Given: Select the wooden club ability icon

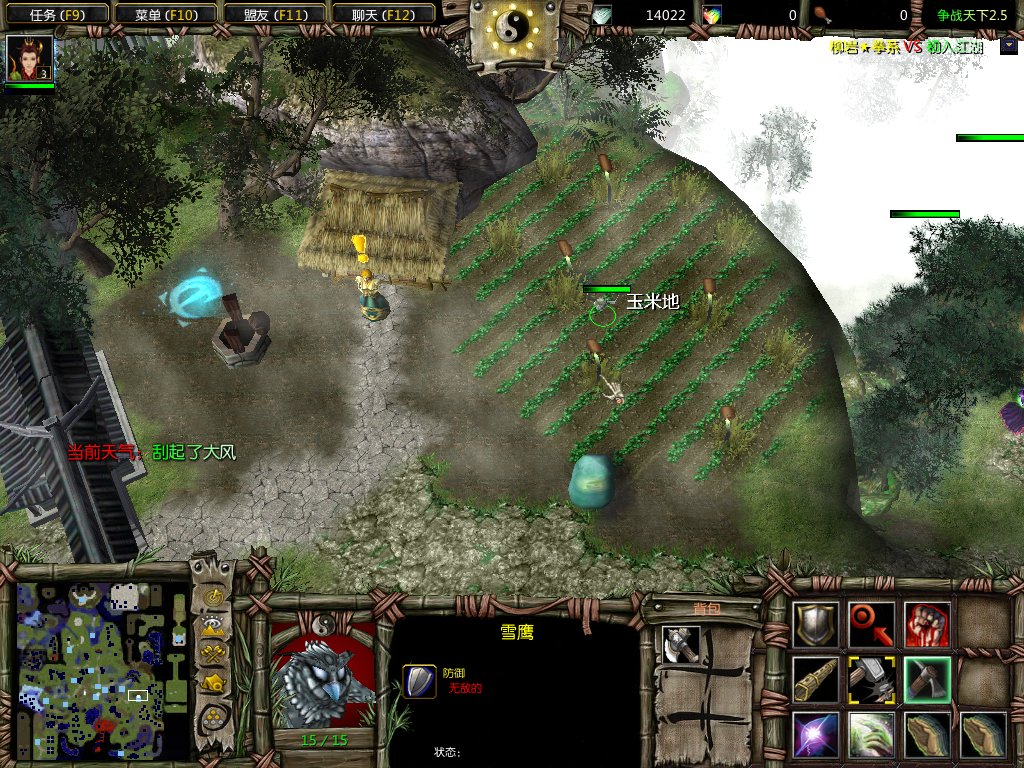Looking at the screenshot, I should 816,680.
